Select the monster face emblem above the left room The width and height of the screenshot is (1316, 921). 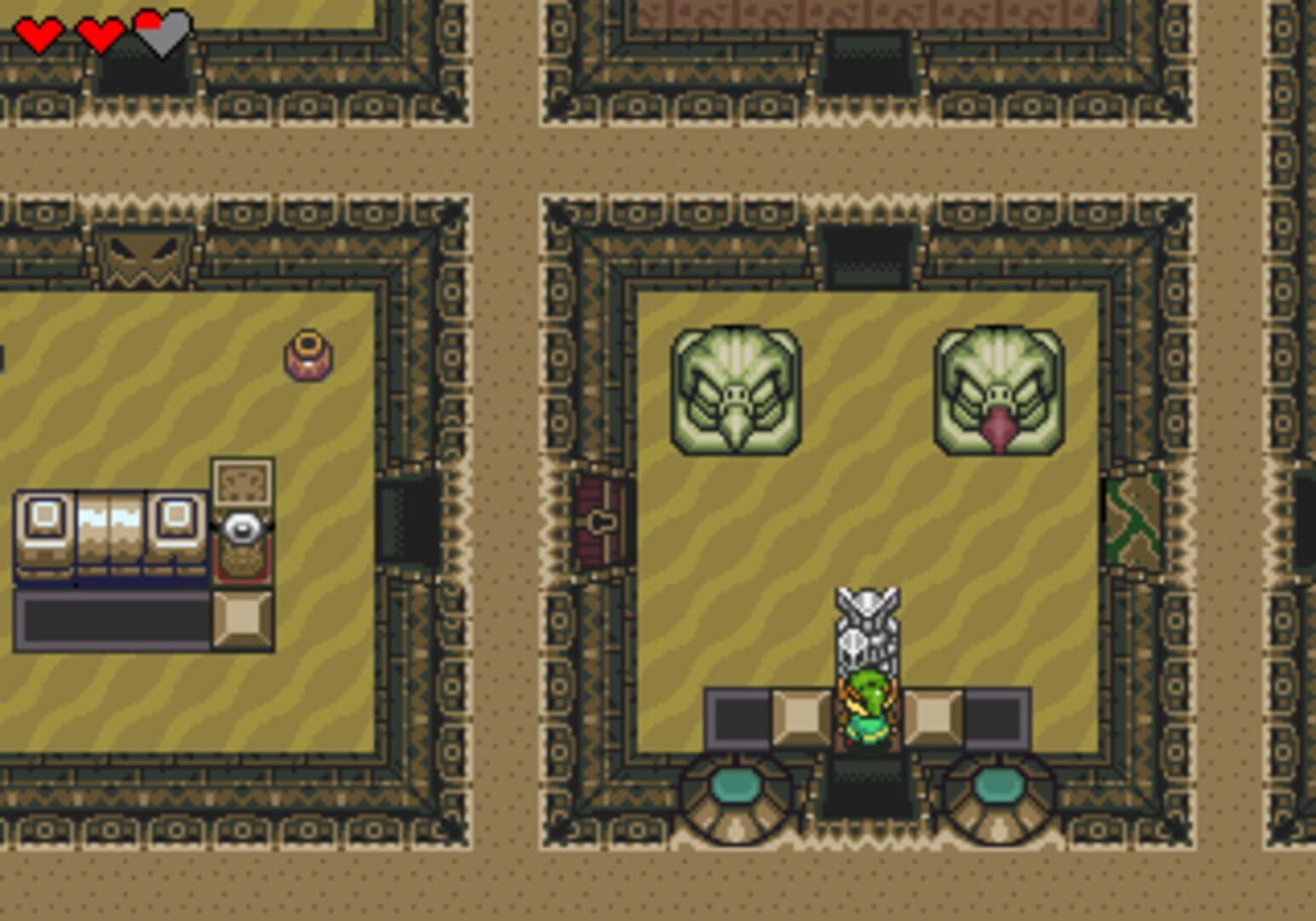point(143,256)
